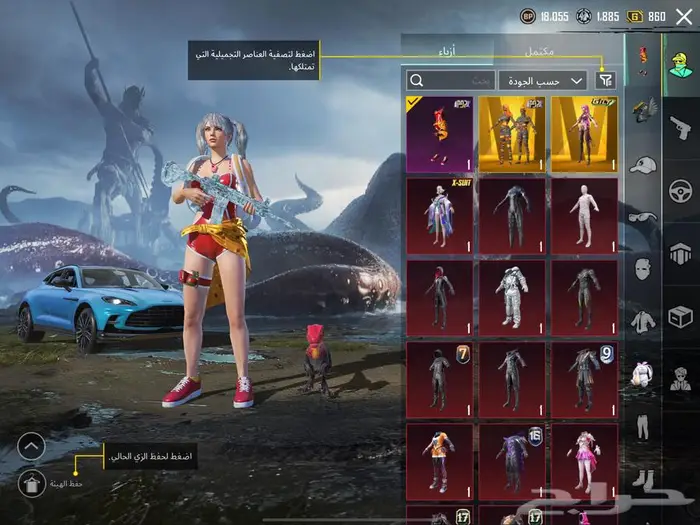Open the filter for owned cosmetic items
This screenshot has height=525, width=700.
pos(606,80)
